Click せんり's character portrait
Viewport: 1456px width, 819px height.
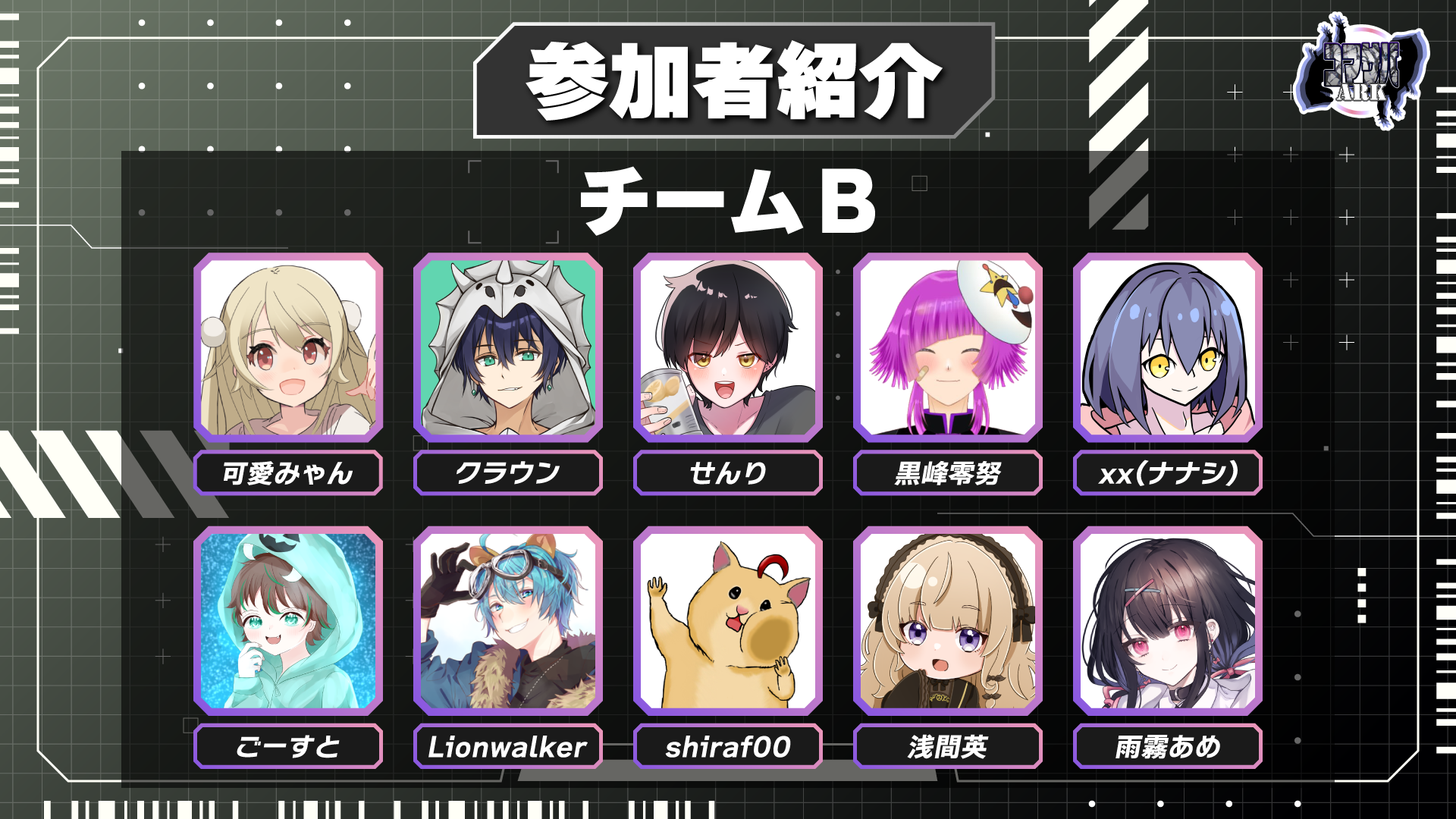[728, 347]
